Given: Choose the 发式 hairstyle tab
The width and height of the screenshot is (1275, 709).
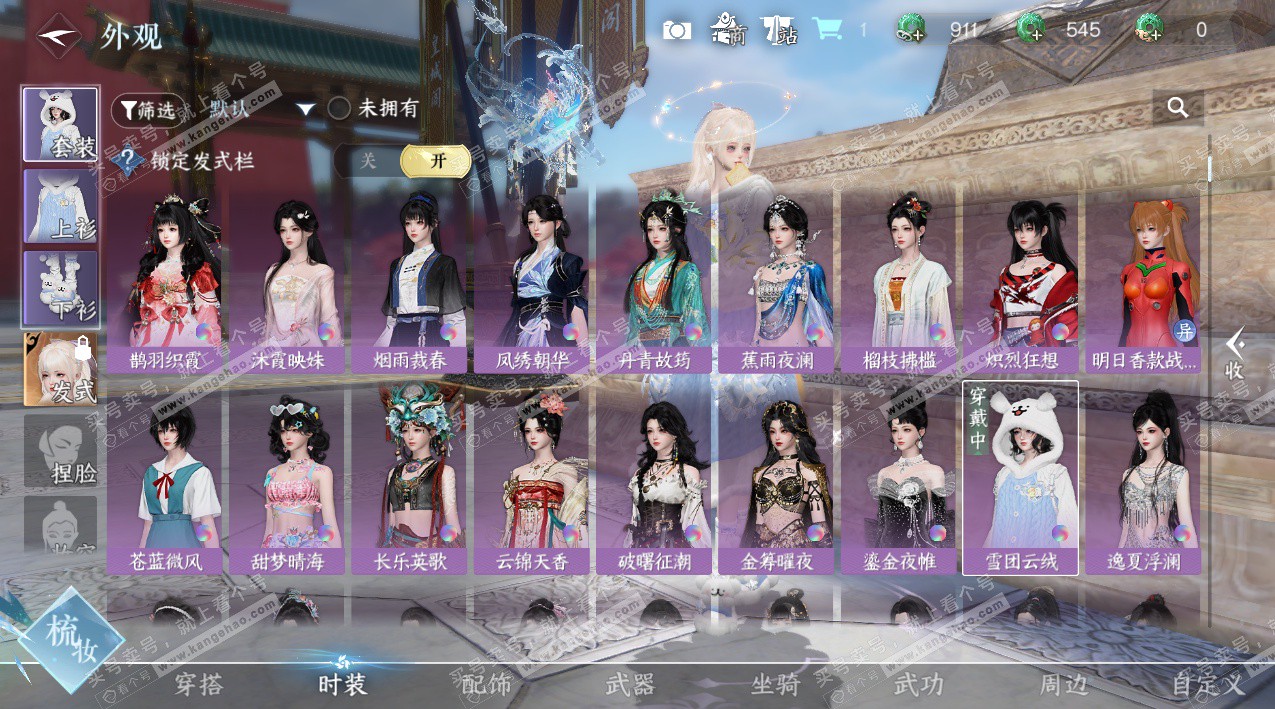Looking at the screenshot, I should 61,369.
